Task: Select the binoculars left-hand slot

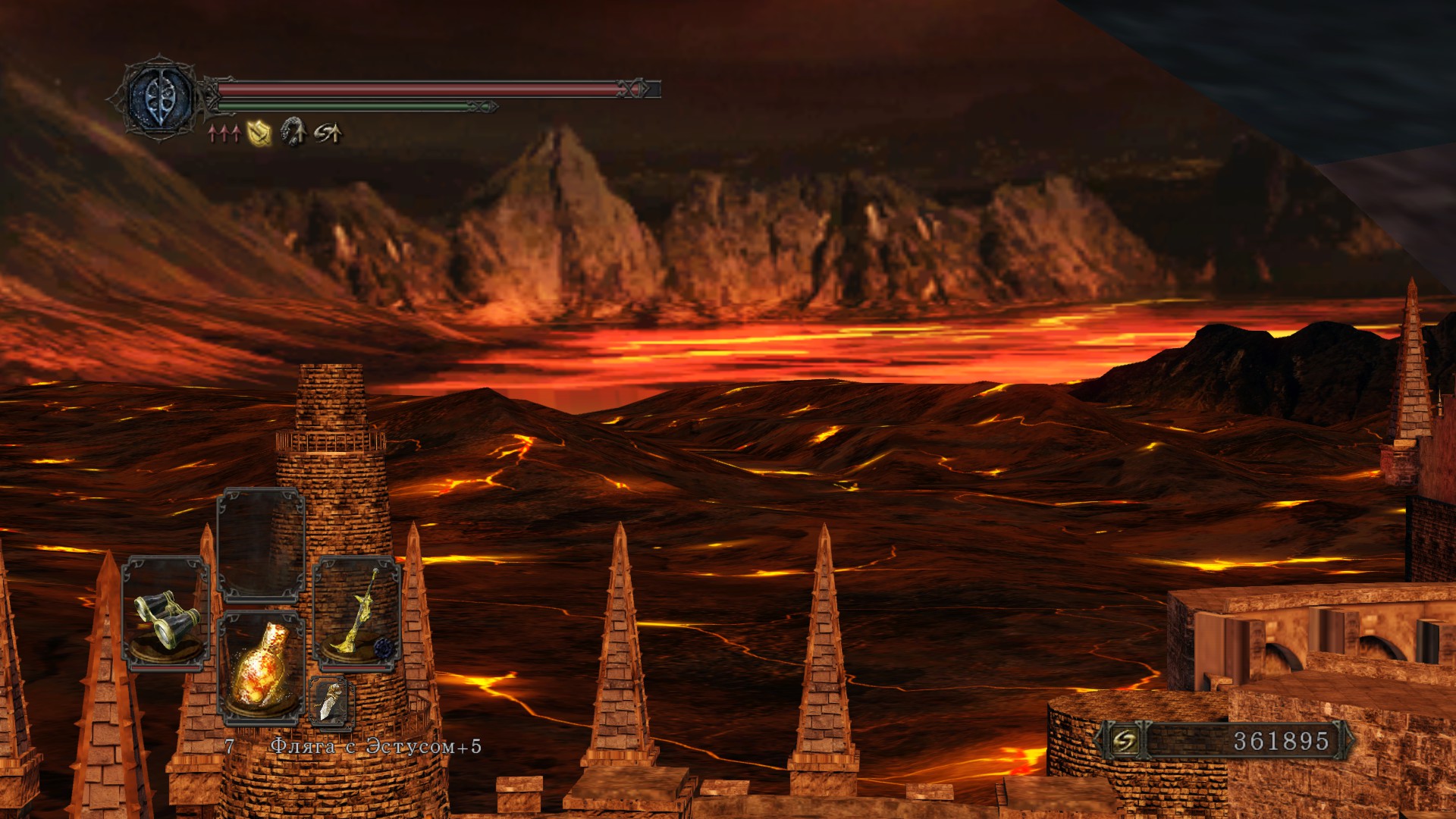Action: point(165,614)
